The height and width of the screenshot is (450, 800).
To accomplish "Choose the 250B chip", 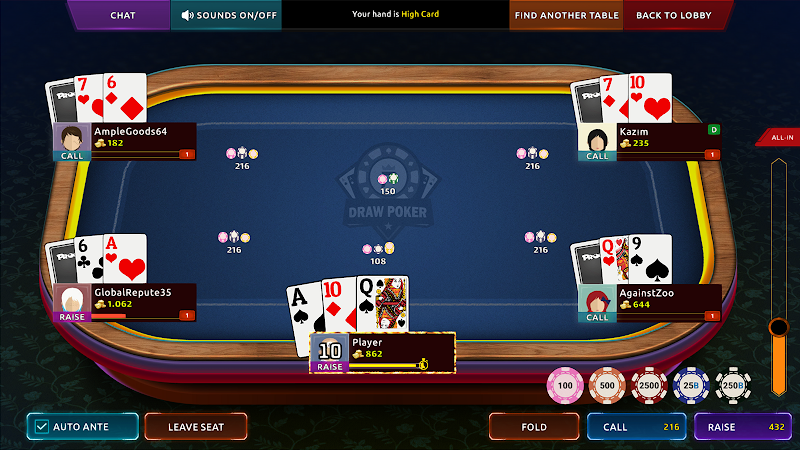I will [731, 385].
